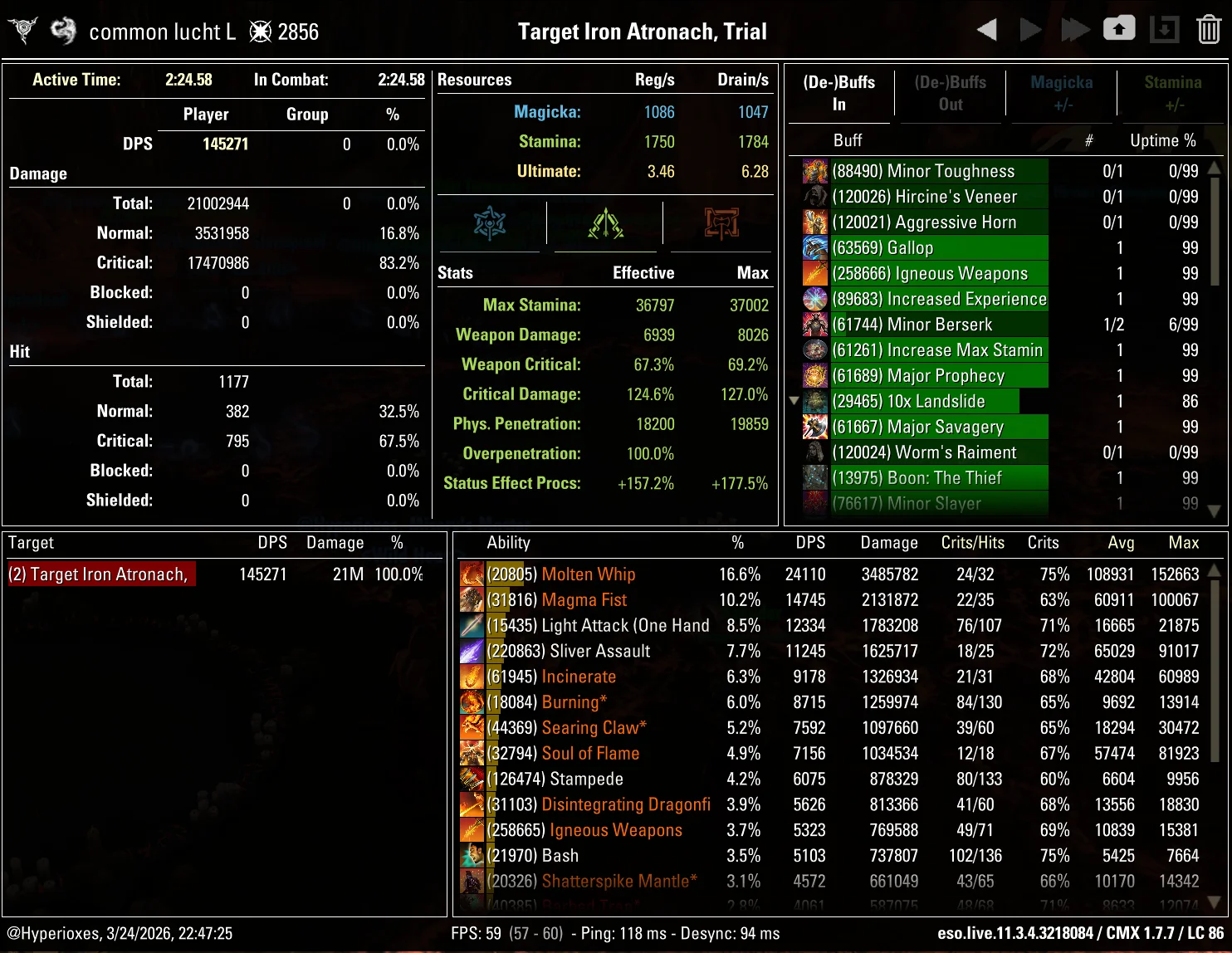Open the Magicka +/- tab

(1061, 93)
